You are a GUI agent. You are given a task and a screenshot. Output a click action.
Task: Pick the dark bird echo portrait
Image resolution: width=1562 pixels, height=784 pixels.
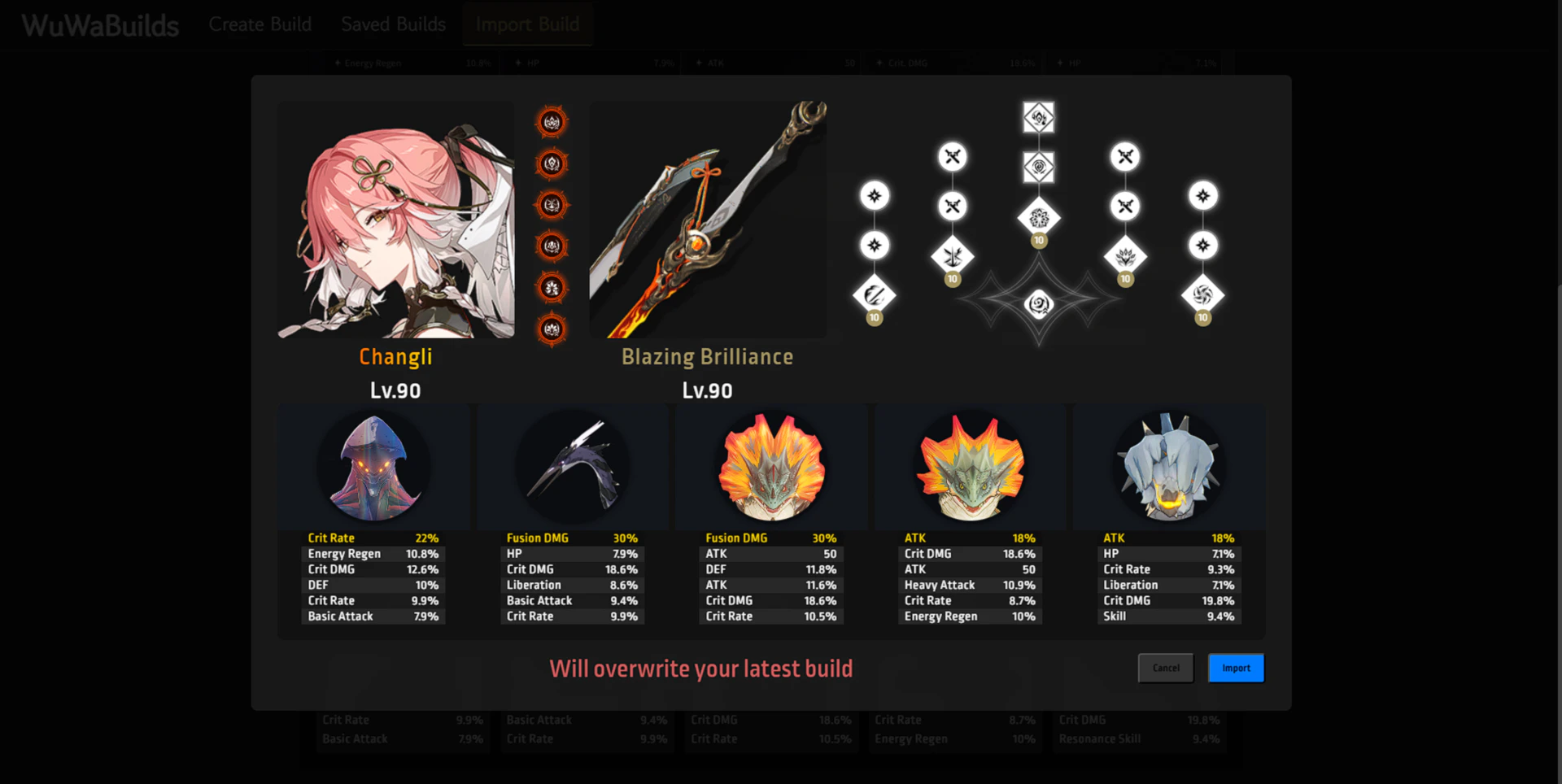(x=573, y=468)
